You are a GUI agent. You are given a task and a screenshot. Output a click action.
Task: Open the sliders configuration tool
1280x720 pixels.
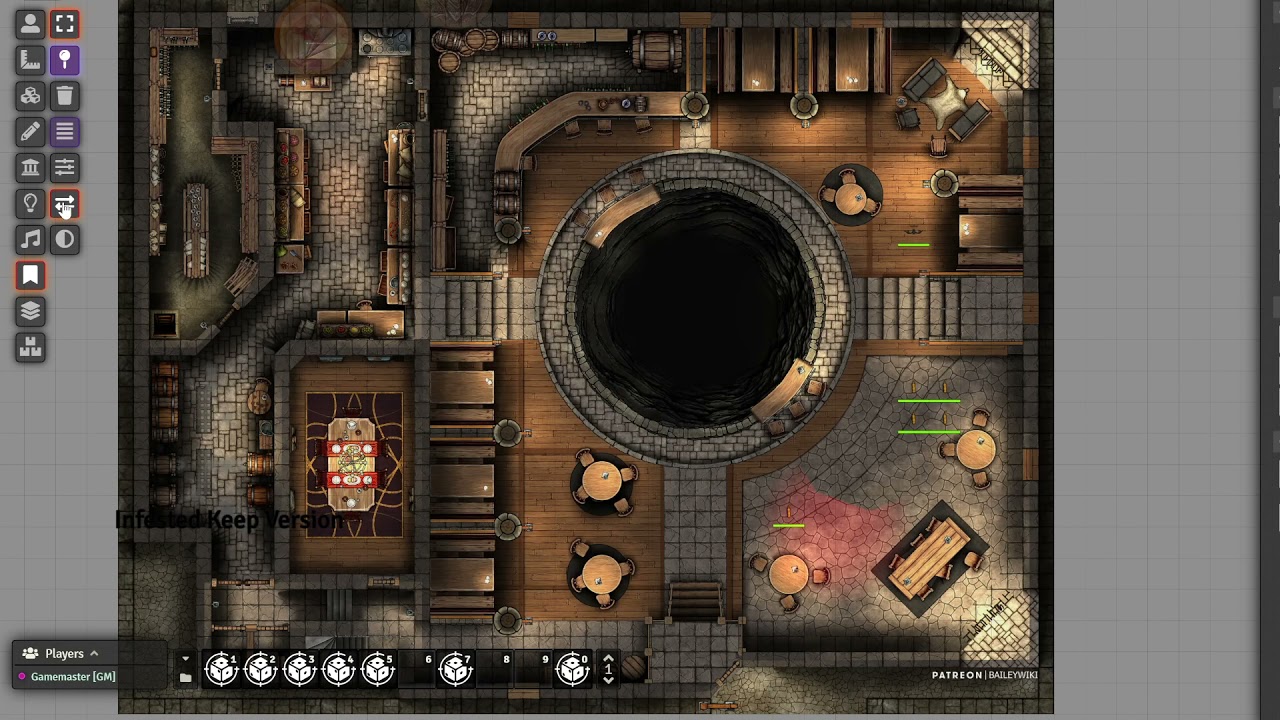coord(65,168)
